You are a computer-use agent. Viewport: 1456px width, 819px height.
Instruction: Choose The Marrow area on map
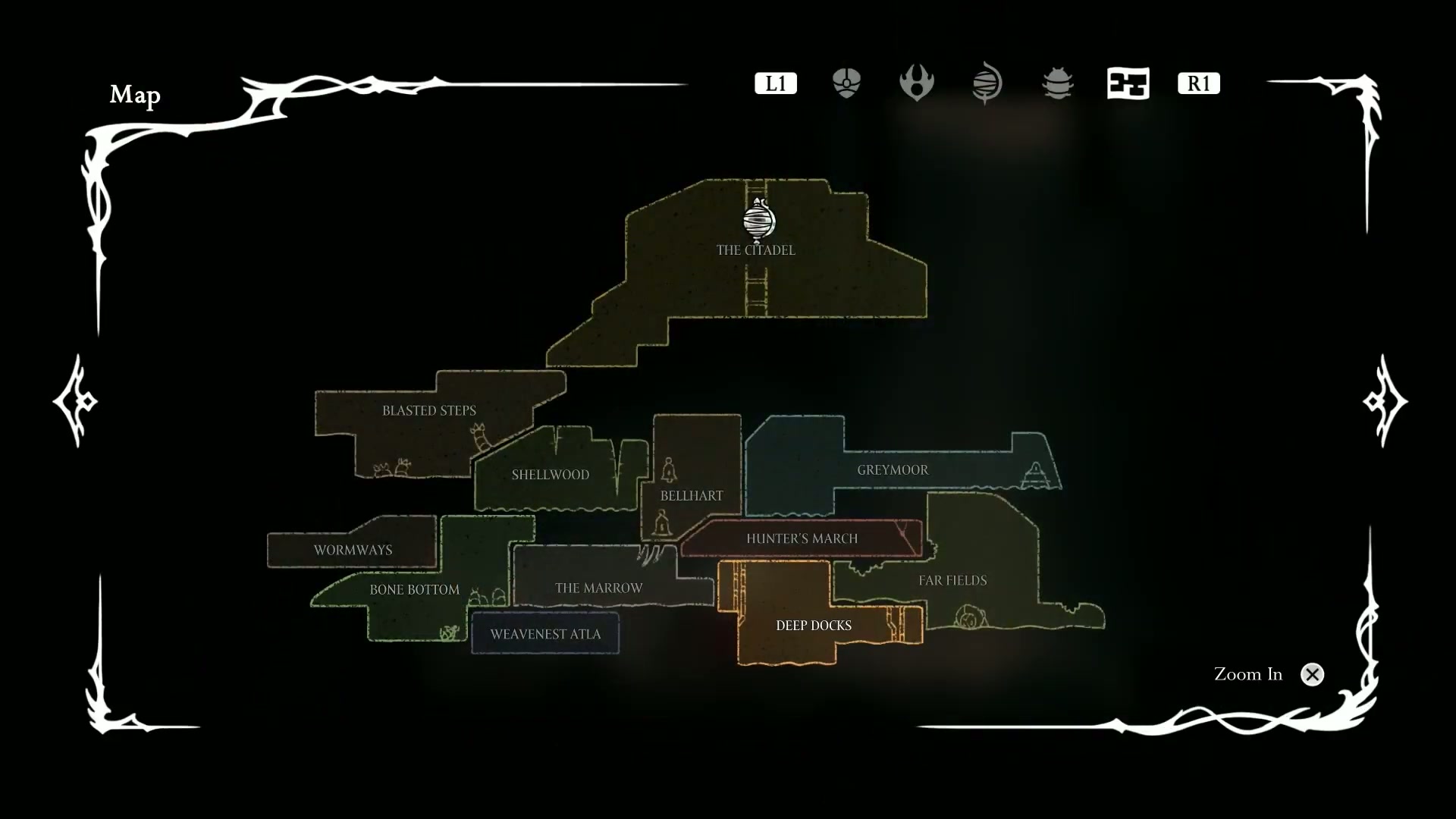point(598,588)
